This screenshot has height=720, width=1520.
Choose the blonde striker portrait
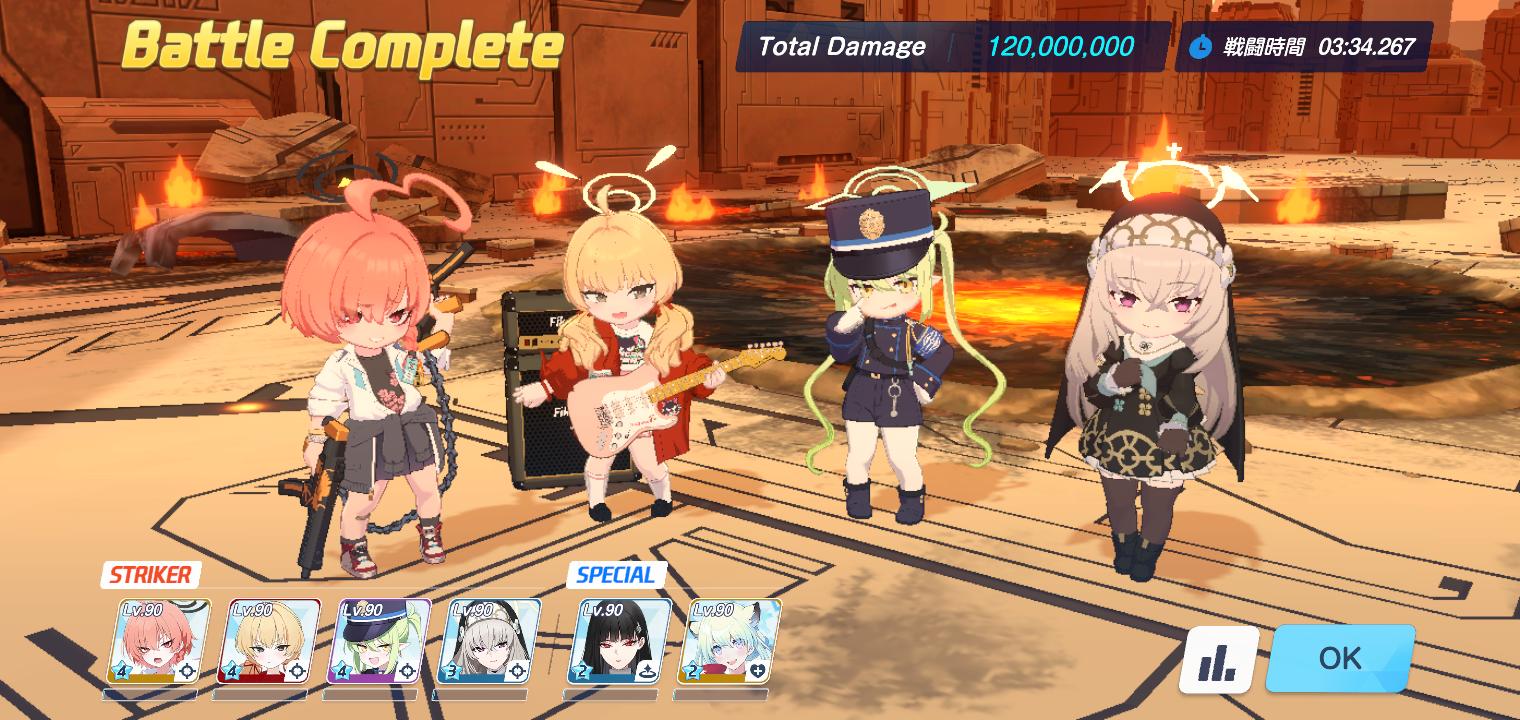(269, 641)
